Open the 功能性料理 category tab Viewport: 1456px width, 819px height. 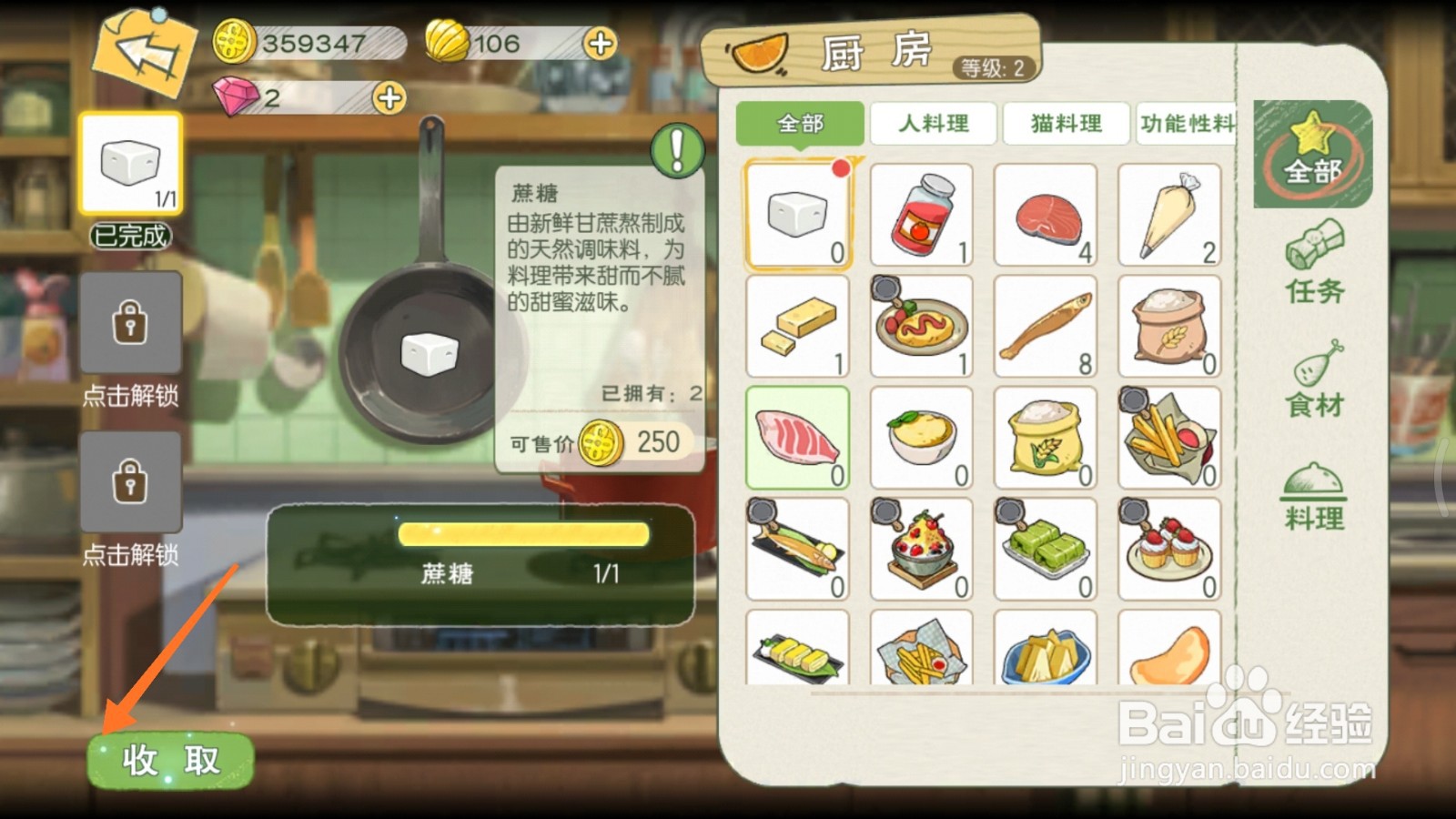coord(1188,125)
